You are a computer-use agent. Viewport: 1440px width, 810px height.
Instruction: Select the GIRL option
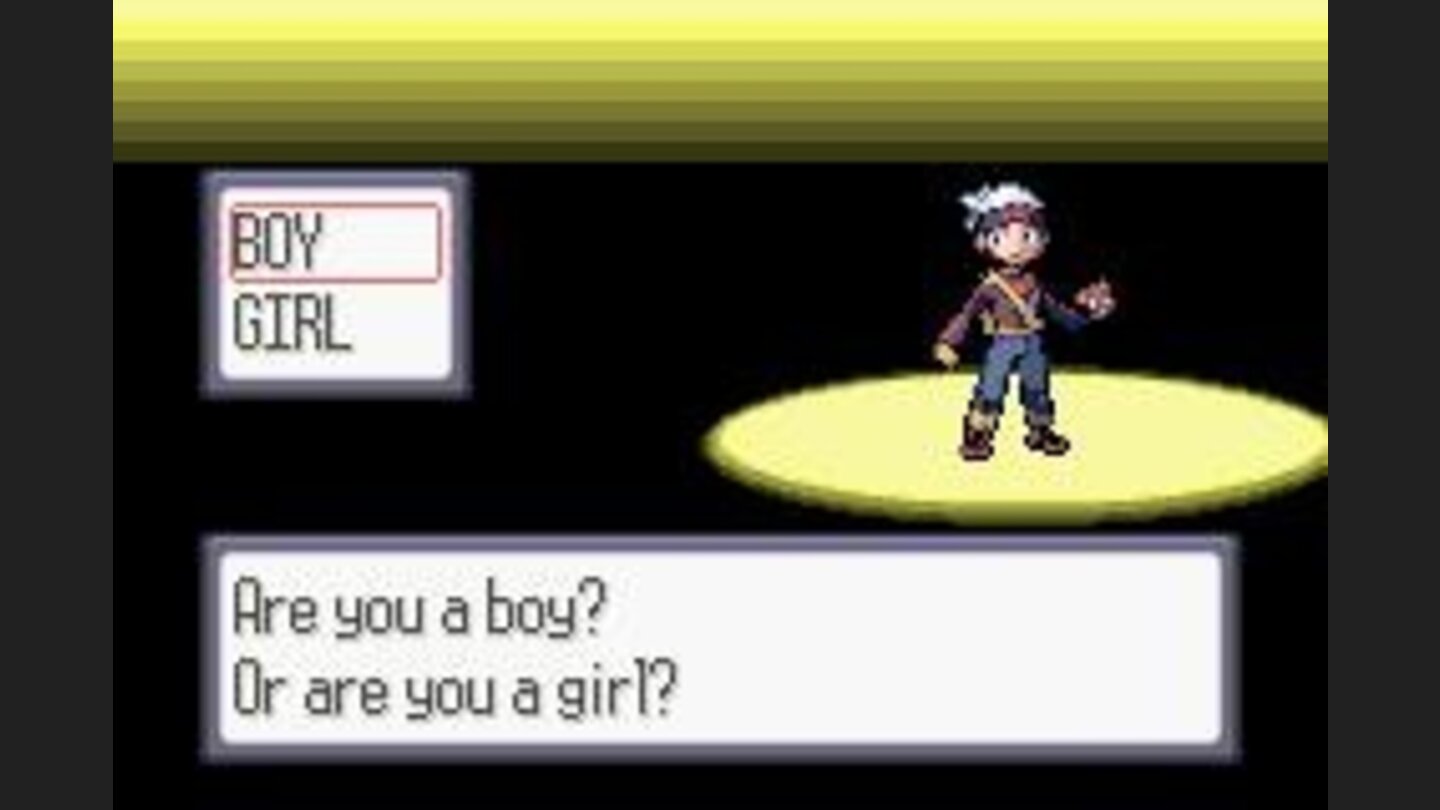pyautogui.click(x=290, y=320)
